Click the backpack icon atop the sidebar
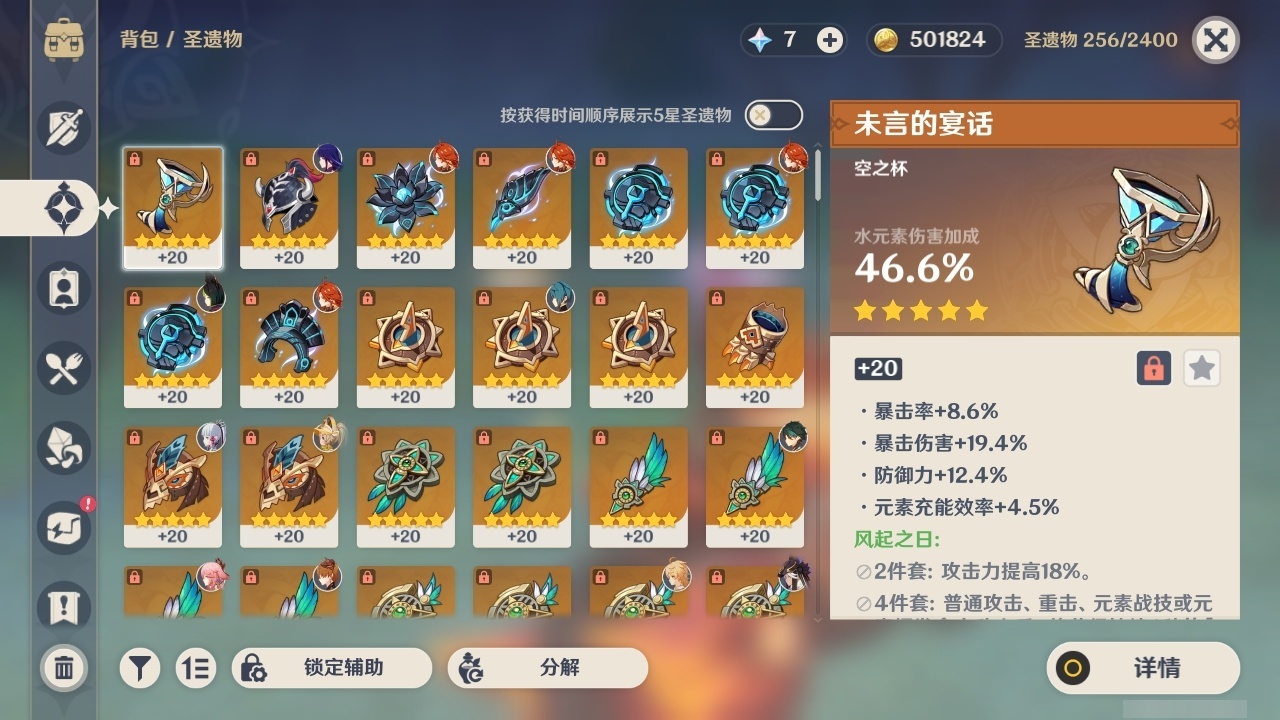 63,40
